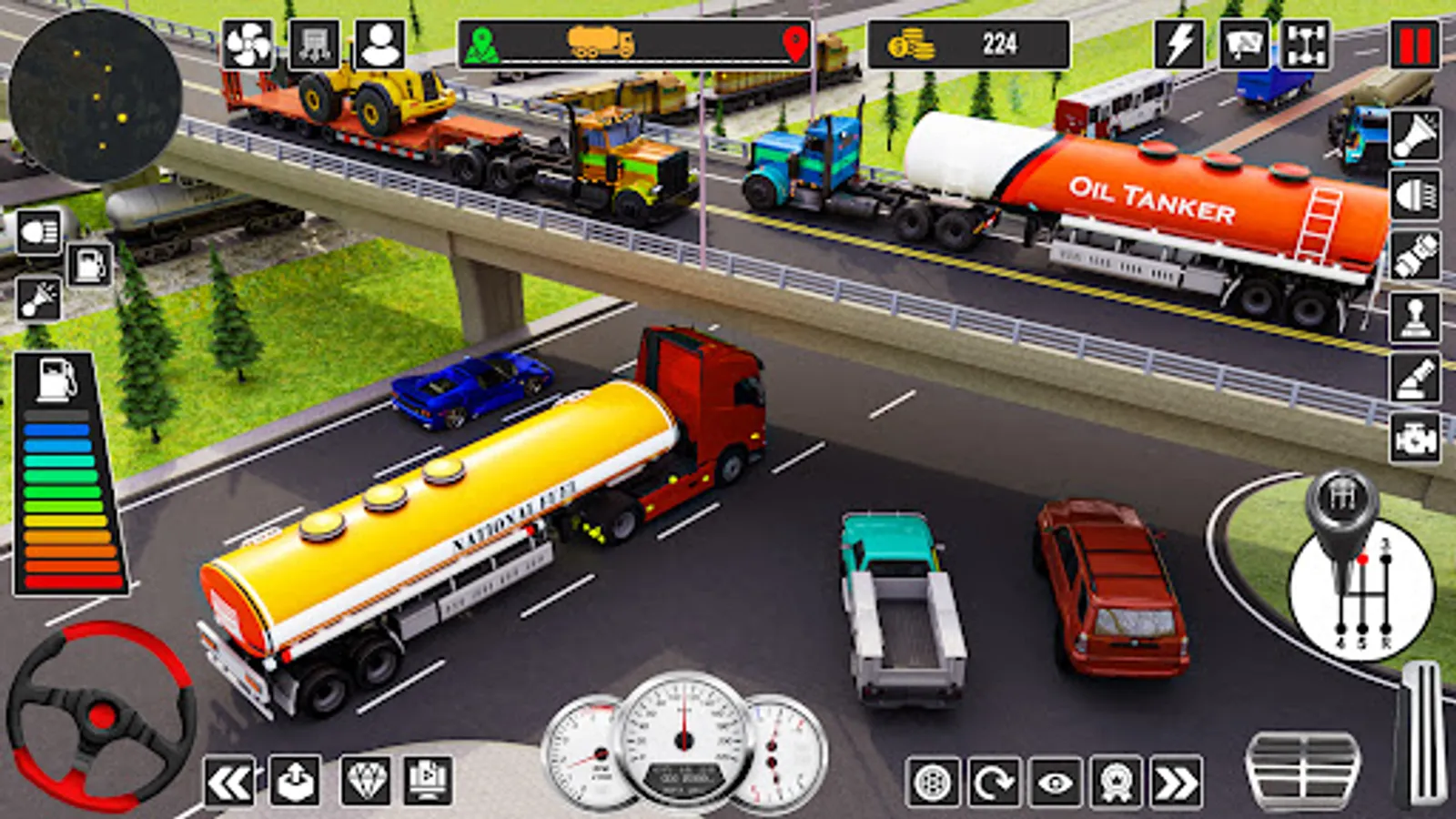Tap the windshield wiper icon
The width and height of the screenshot is (1456, 819).
(x=1244, y=45)
